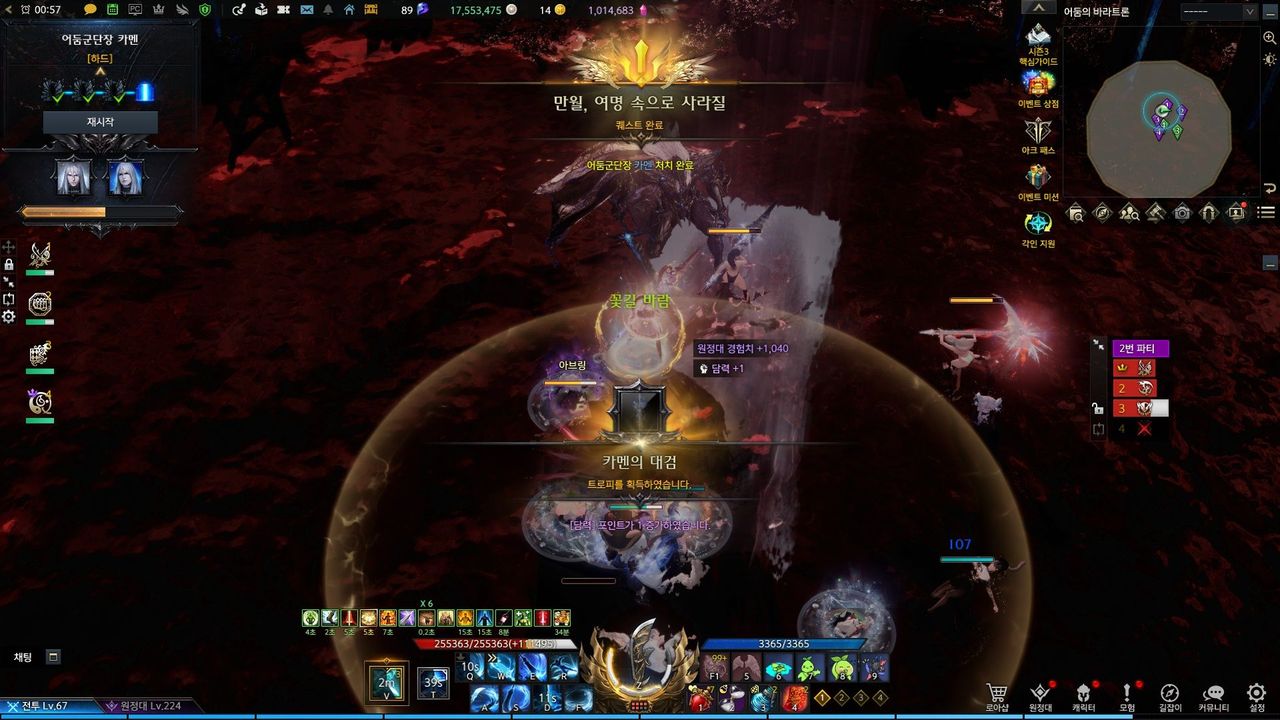The width and height of the screenshot is (1280, 720).
Task: Open the 각인 지원 engraving support icon
Action: click(x=1038, y=224)
